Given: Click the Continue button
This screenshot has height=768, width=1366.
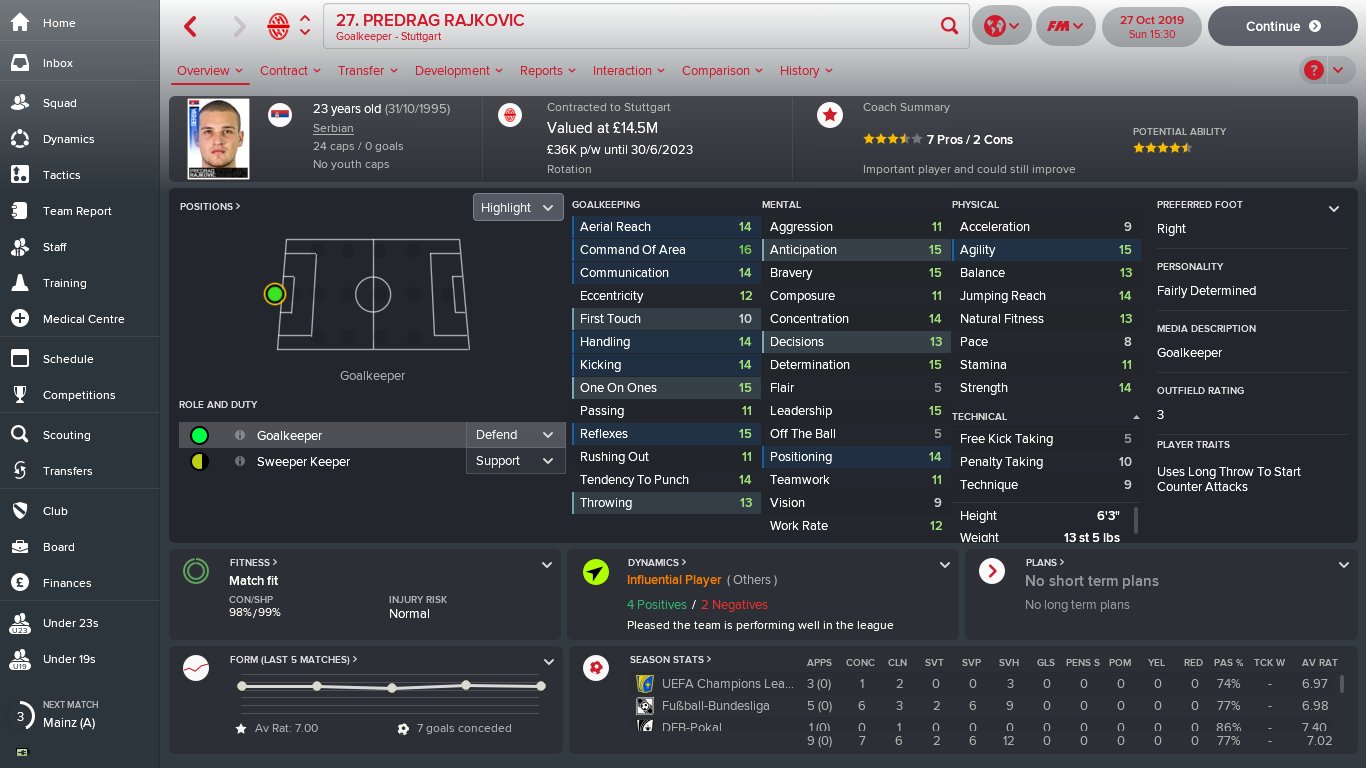Looking at the screenshot, I should pos(1283,27).
